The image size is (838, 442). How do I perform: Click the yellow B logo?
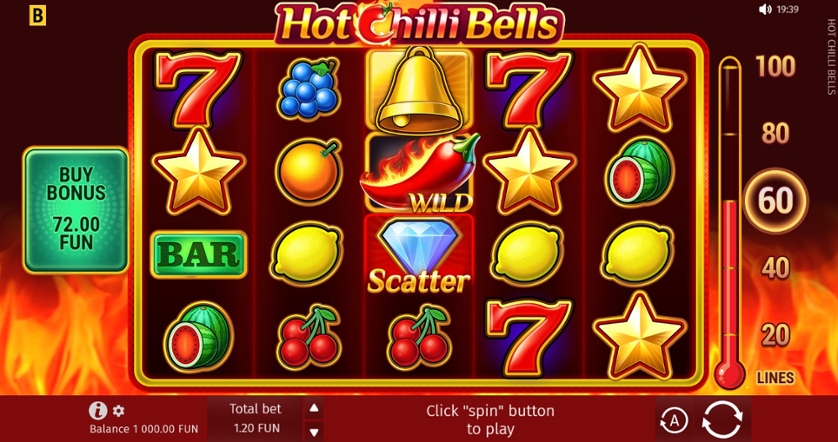38,15
